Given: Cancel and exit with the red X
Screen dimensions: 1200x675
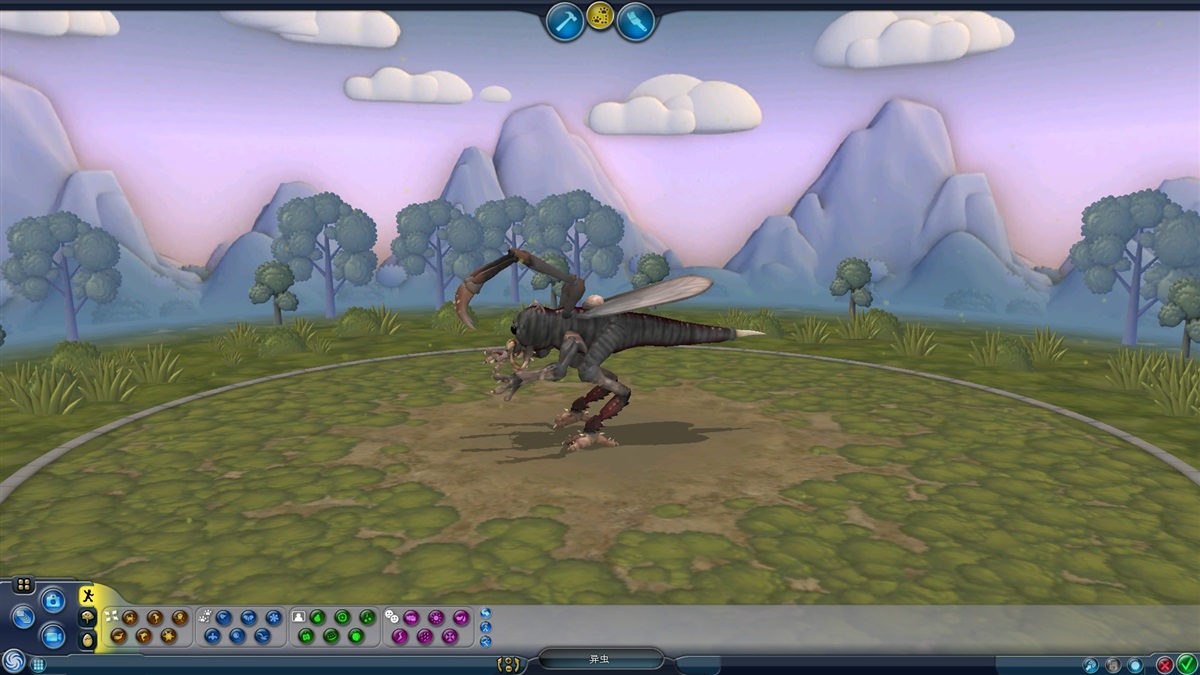Looking at the screenshot, I should 1165,663.
